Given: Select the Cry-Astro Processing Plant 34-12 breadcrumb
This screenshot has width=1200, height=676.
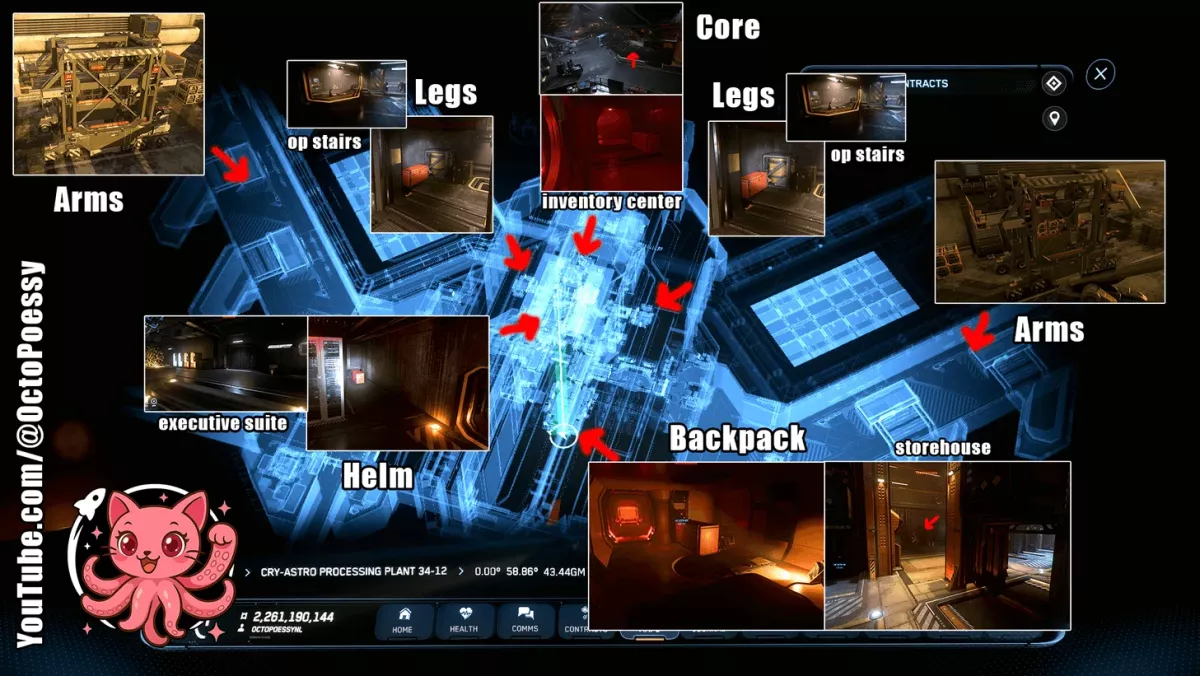Looking at the screenshot, I should click(352, 572).
